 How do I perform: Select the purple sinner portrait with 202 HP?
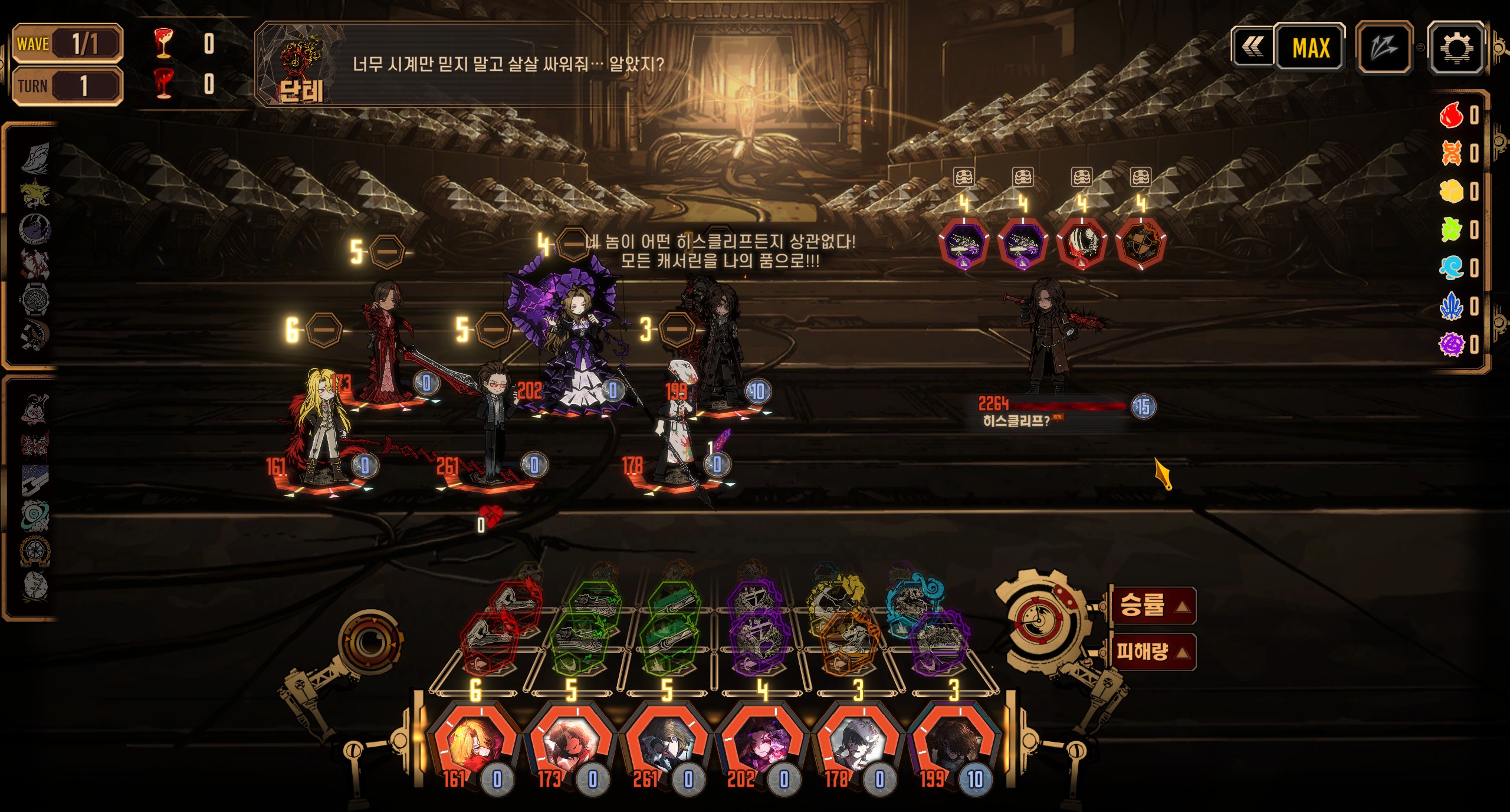762,745
